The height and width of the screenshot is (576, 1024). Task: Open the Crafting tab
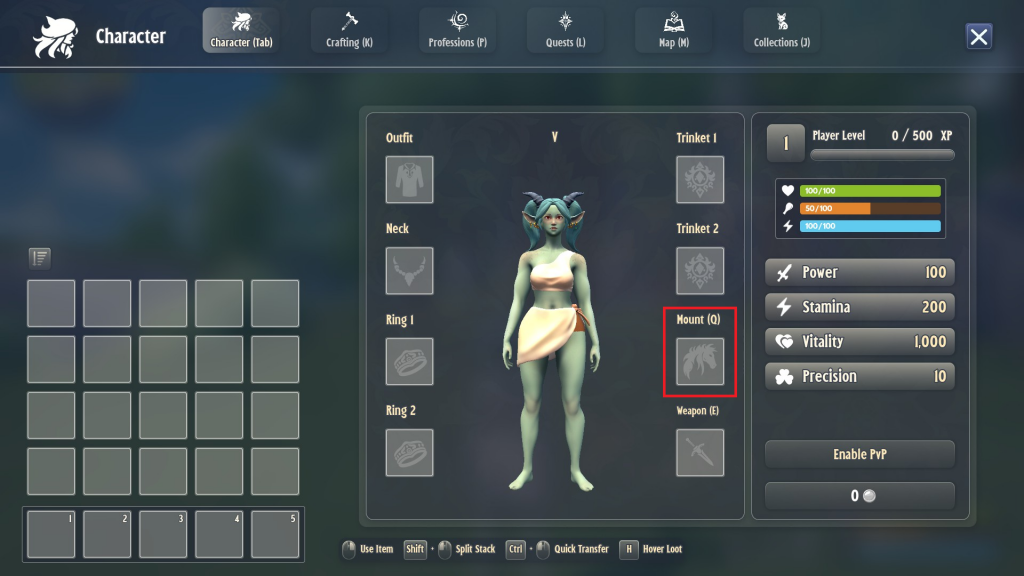(x=349, y=30)
